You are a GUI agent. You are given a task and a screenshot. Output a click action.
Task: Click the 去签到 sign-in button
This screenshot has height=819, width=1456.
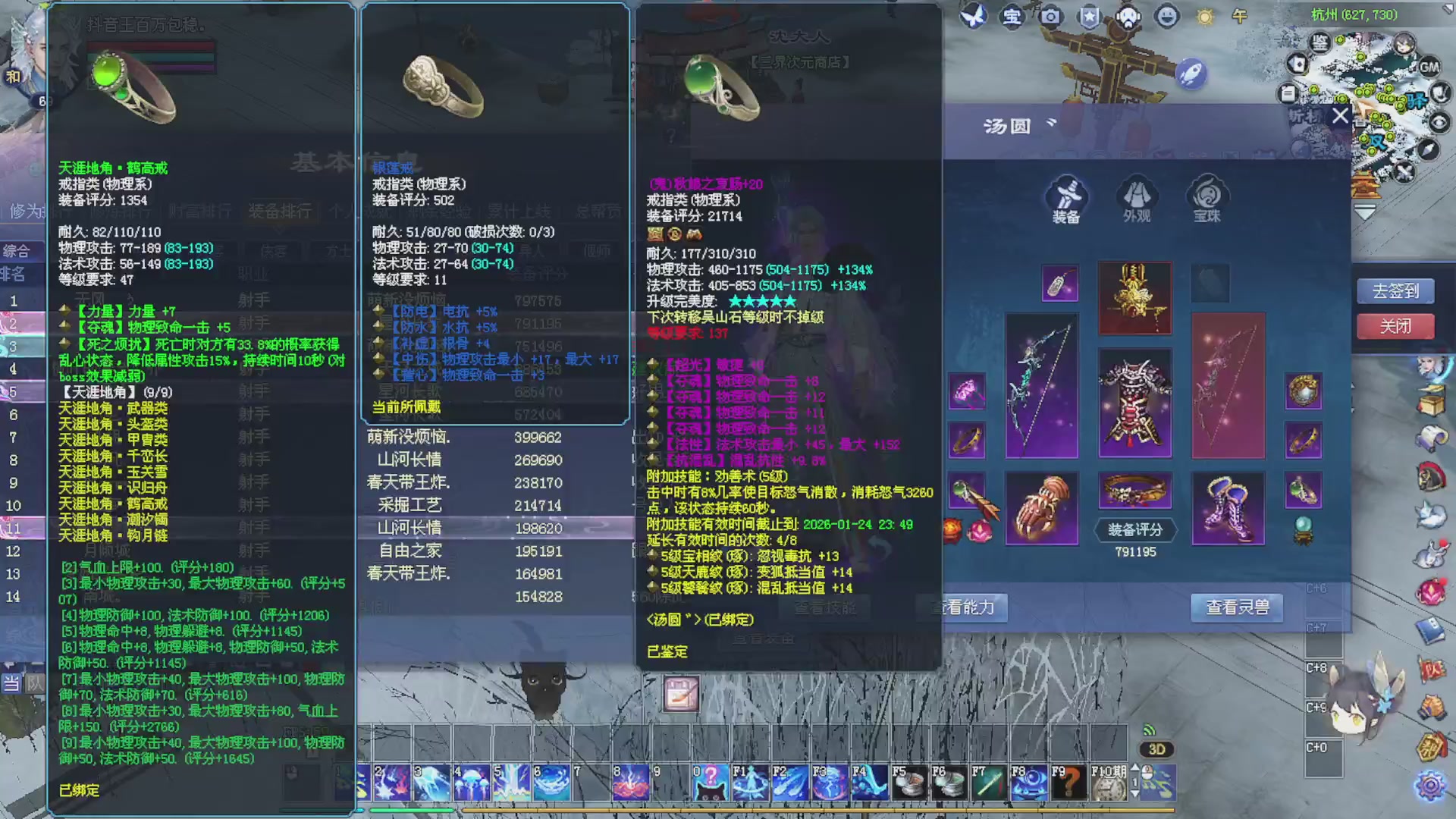(x=1395, y=290)
